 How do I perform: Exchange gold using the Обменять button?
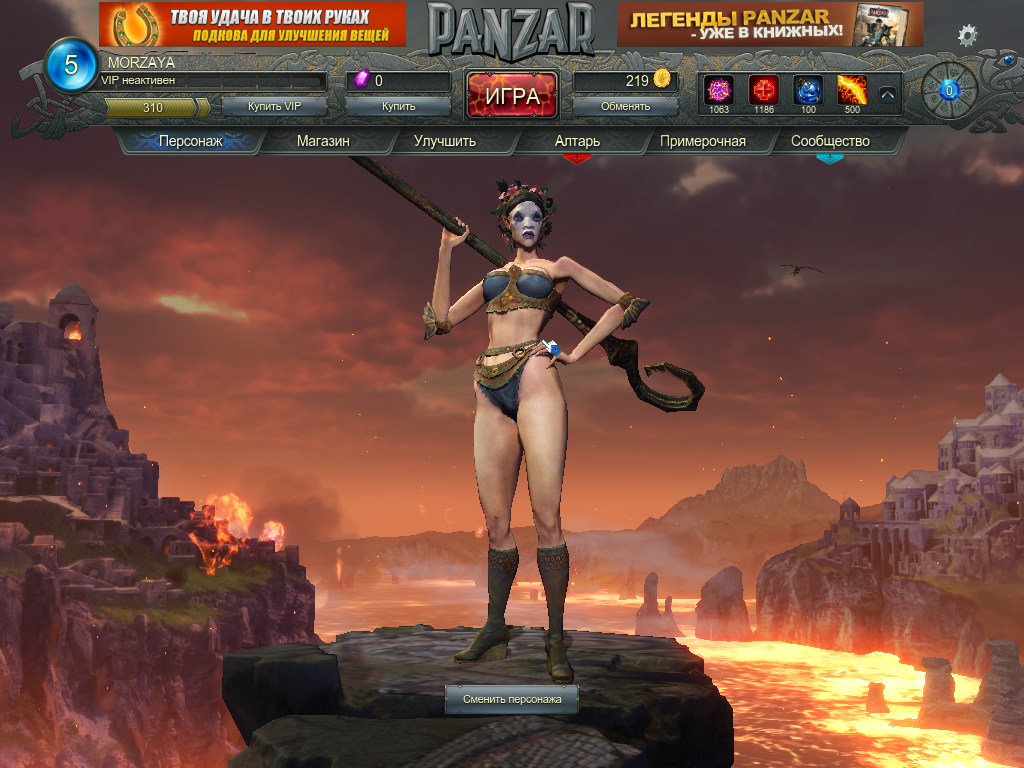click(625, 106)
